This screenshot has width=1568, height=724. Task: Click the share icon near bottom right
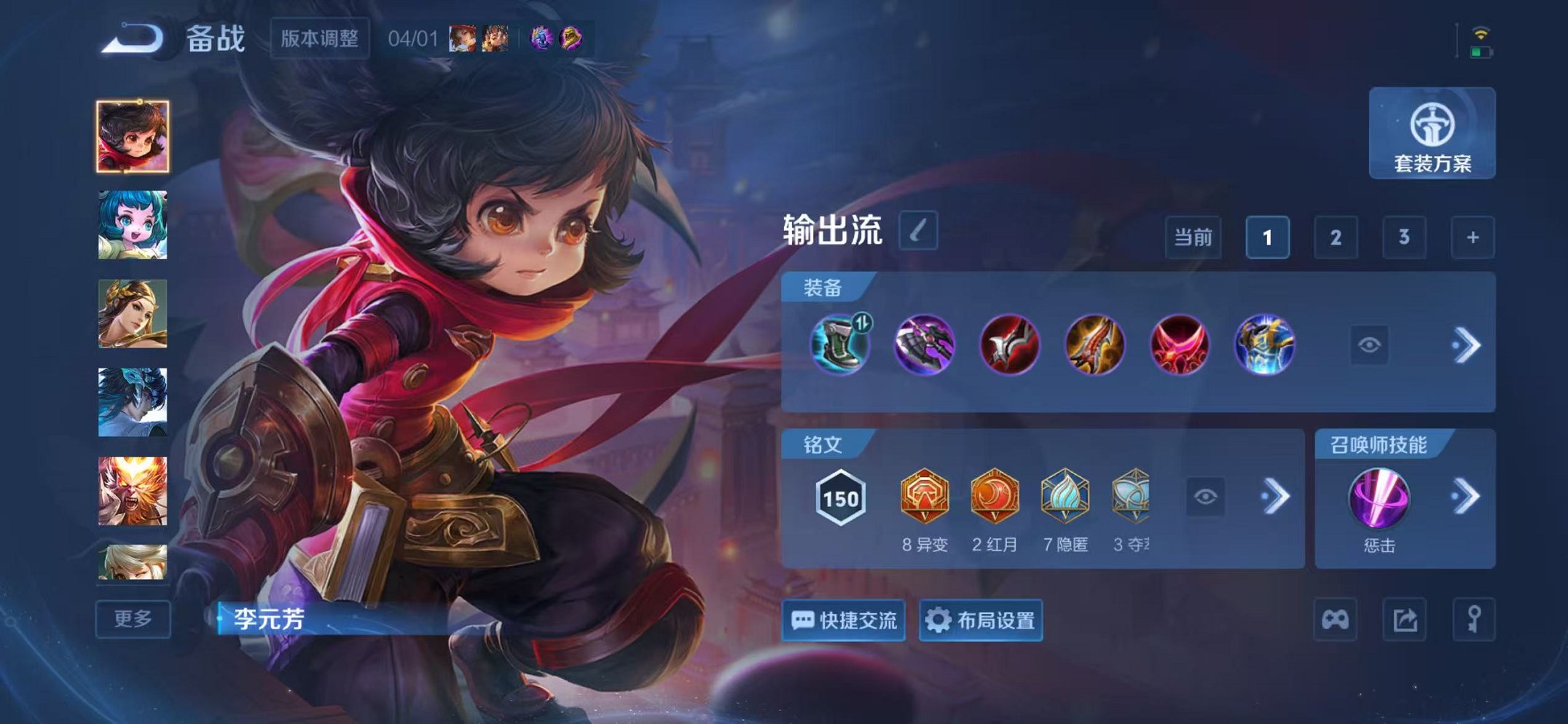click(x=1405, y=621)
